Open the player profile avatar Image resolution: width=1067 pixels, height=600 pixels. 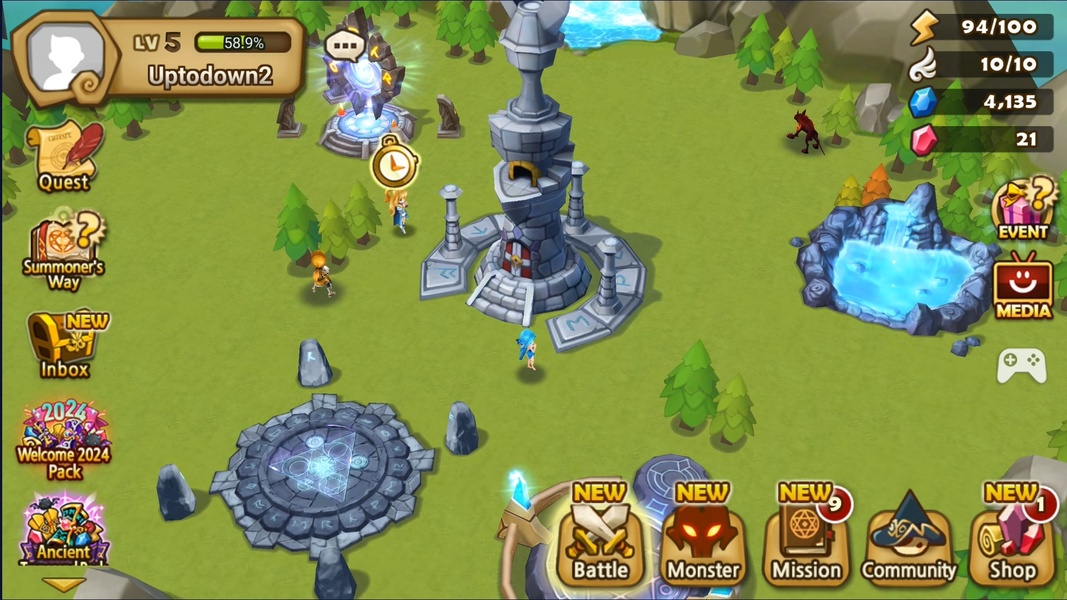point(66,56)
